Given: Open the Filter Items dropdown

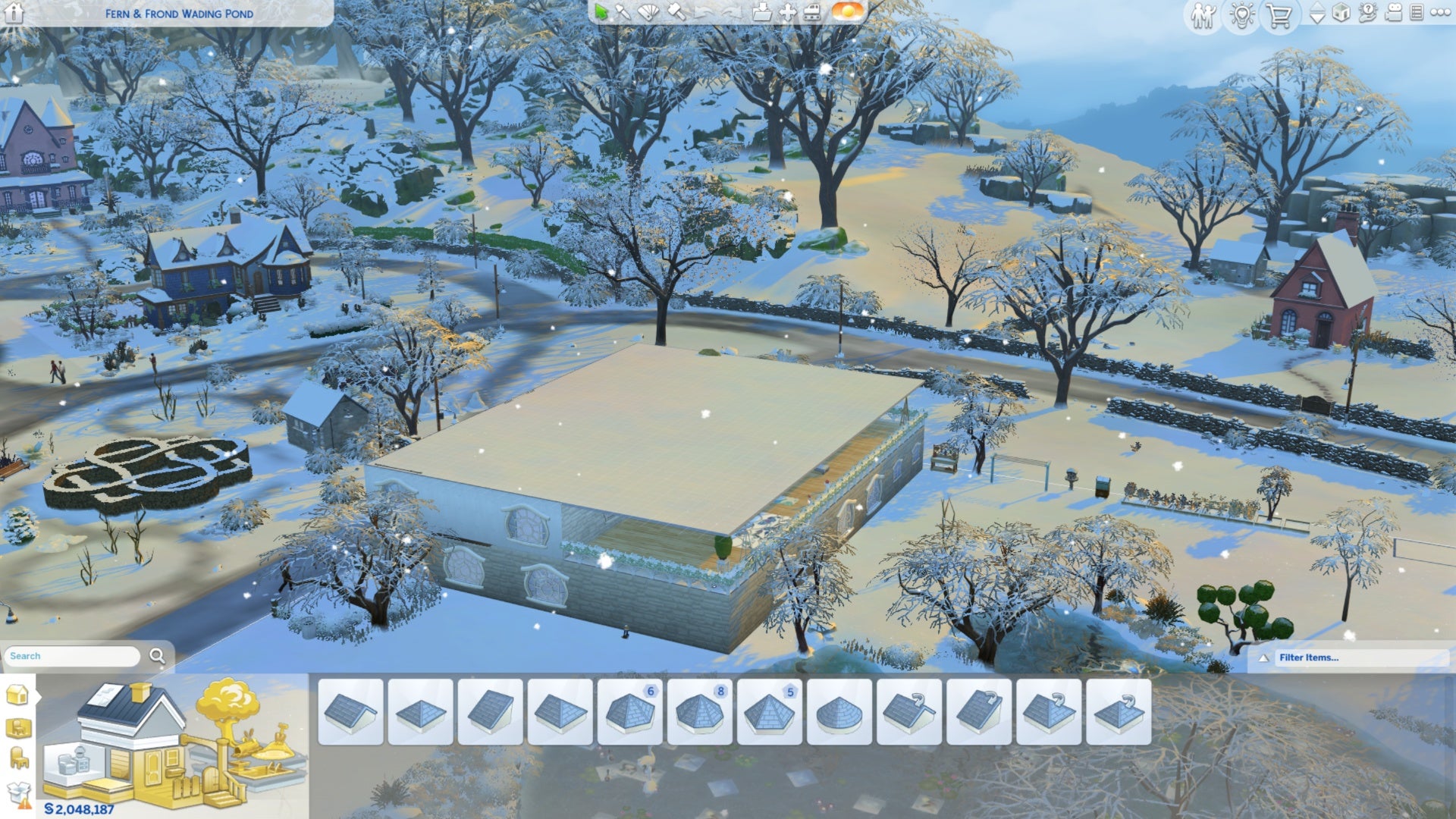Looking at the screenshot, I should (1357, 657).
